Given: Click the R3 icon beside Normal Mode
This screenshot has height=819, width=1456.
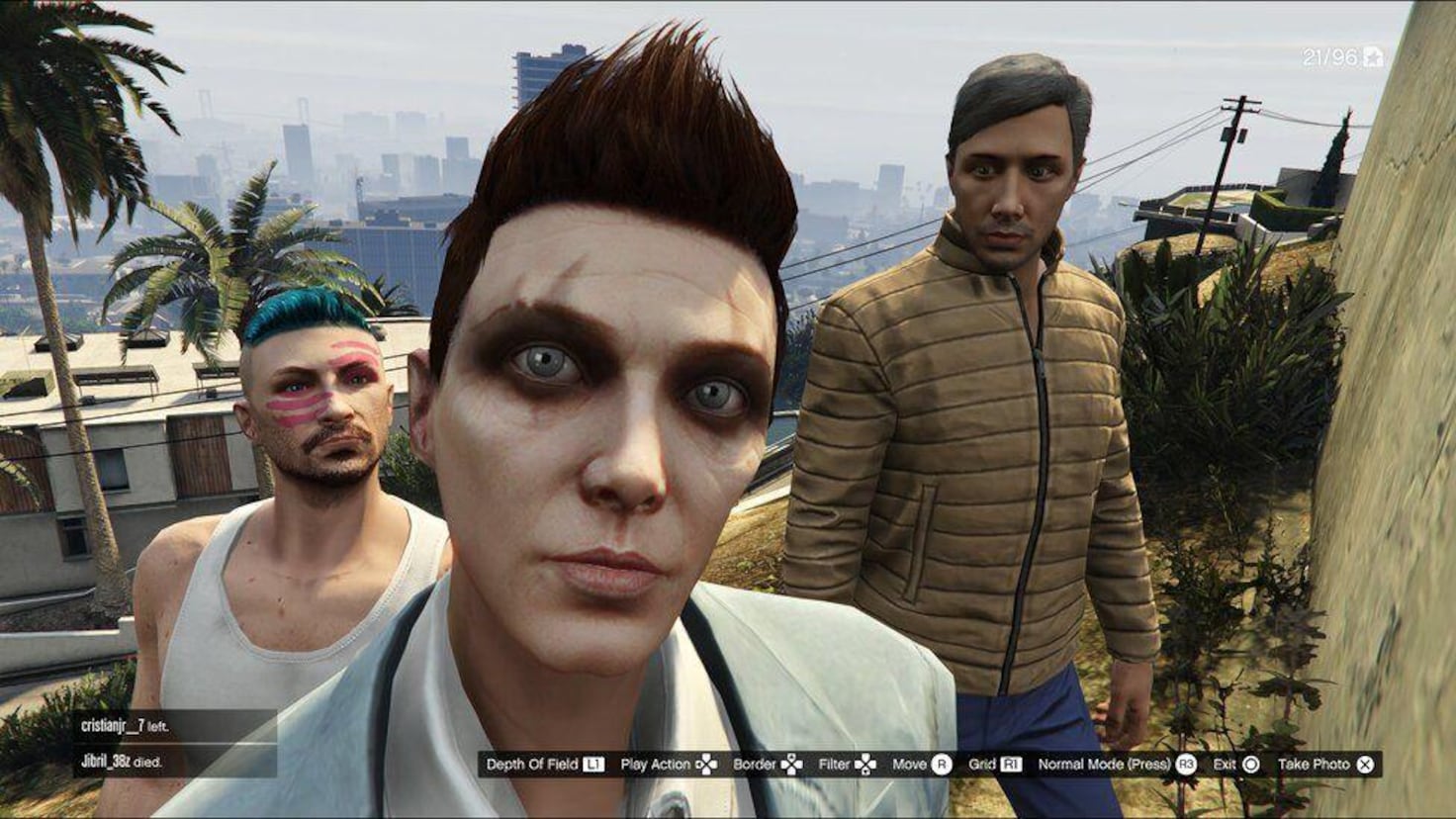Looking at the screenshot, I should (x=1188, y=764).
